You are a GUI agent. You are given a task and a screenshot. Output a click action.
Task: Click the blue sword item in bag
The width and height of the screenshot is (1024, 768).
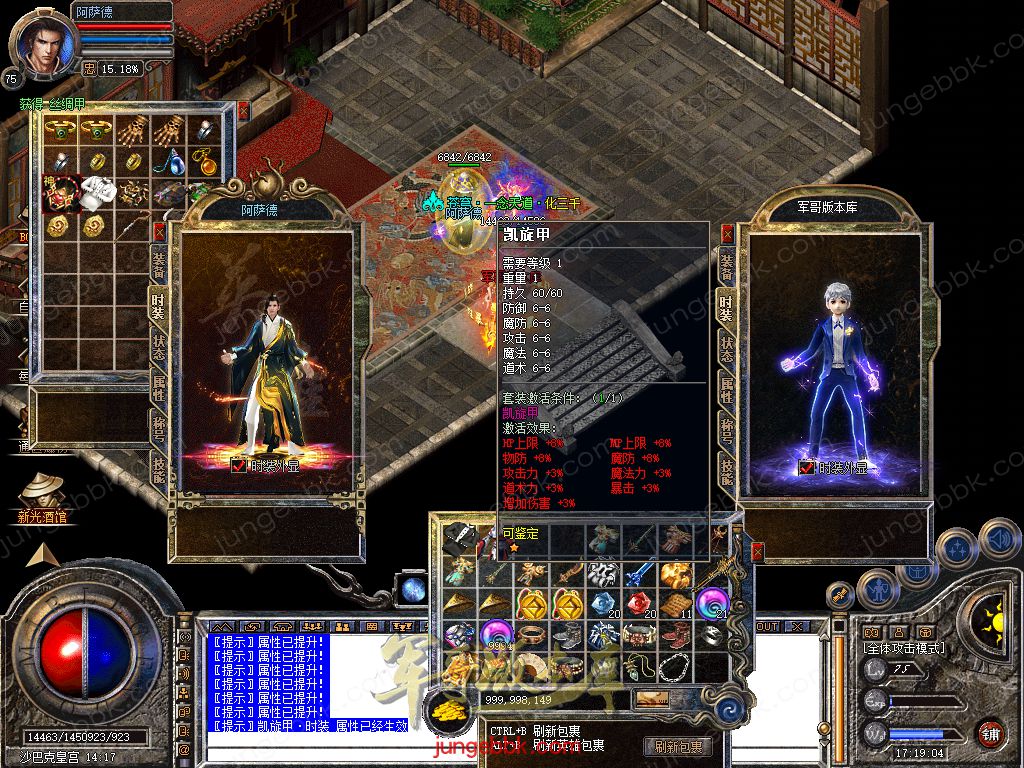tap(638, 574)
